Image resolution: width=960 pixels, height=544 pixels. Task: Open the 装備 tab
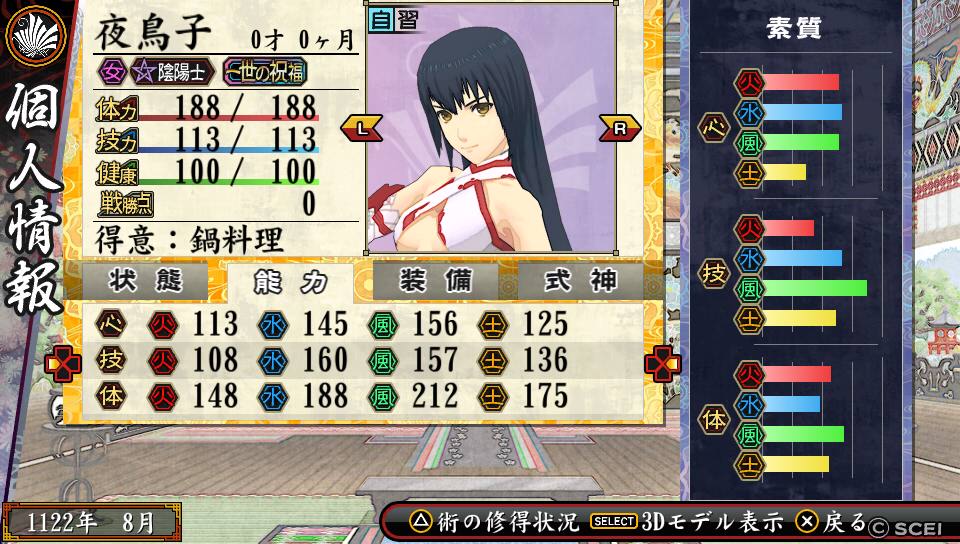(435, 281)
